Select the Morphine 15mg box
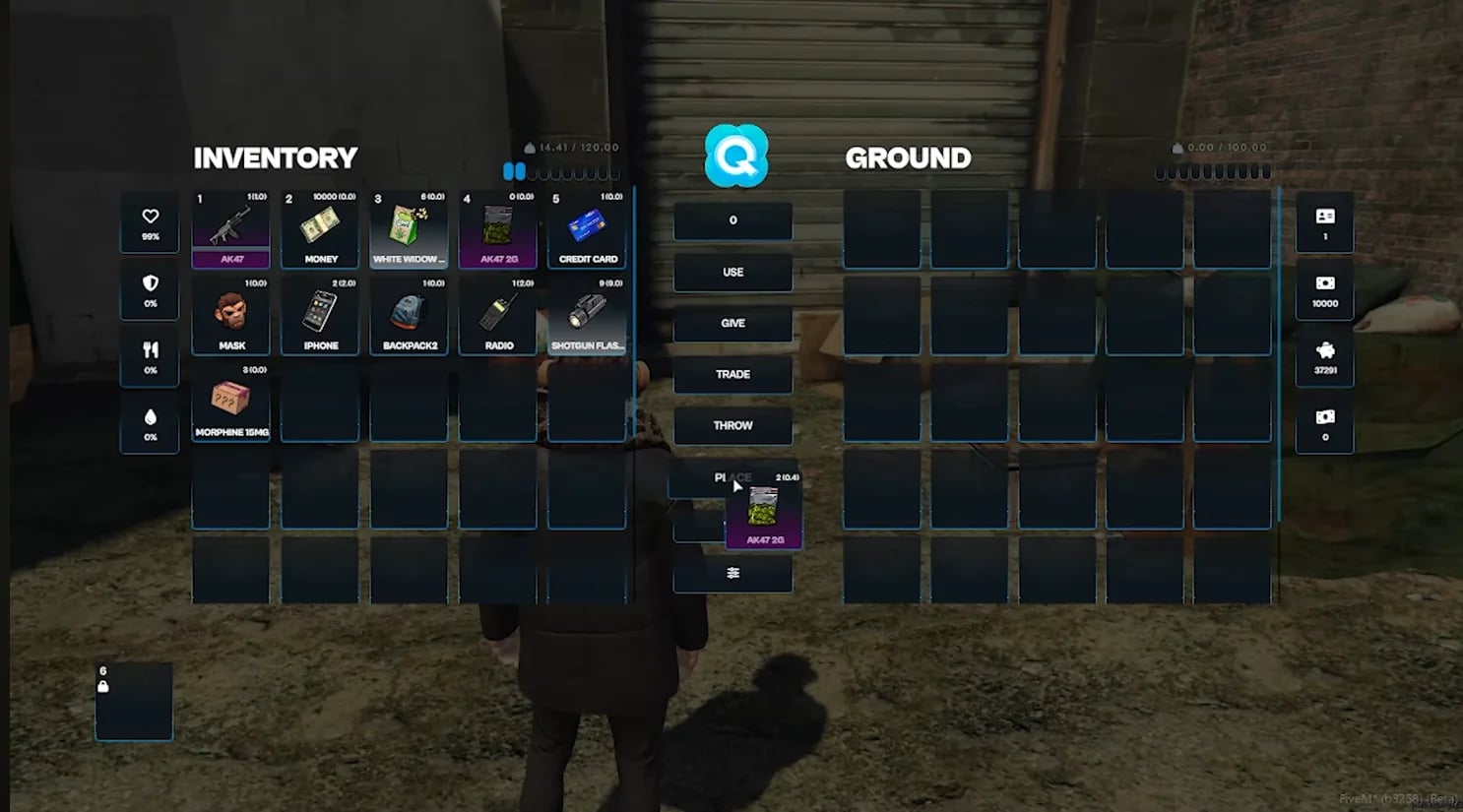Viewport: 1463px width, 812px height. pos(229,400)
